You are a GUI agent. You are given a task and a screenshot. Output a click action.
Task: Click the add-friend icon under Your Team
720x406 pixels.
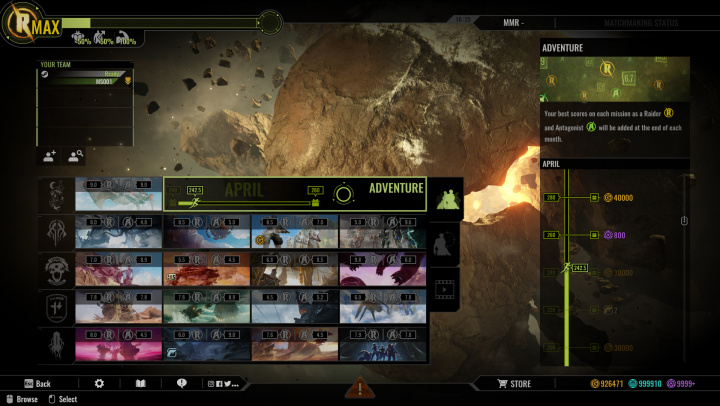[49, 156]
